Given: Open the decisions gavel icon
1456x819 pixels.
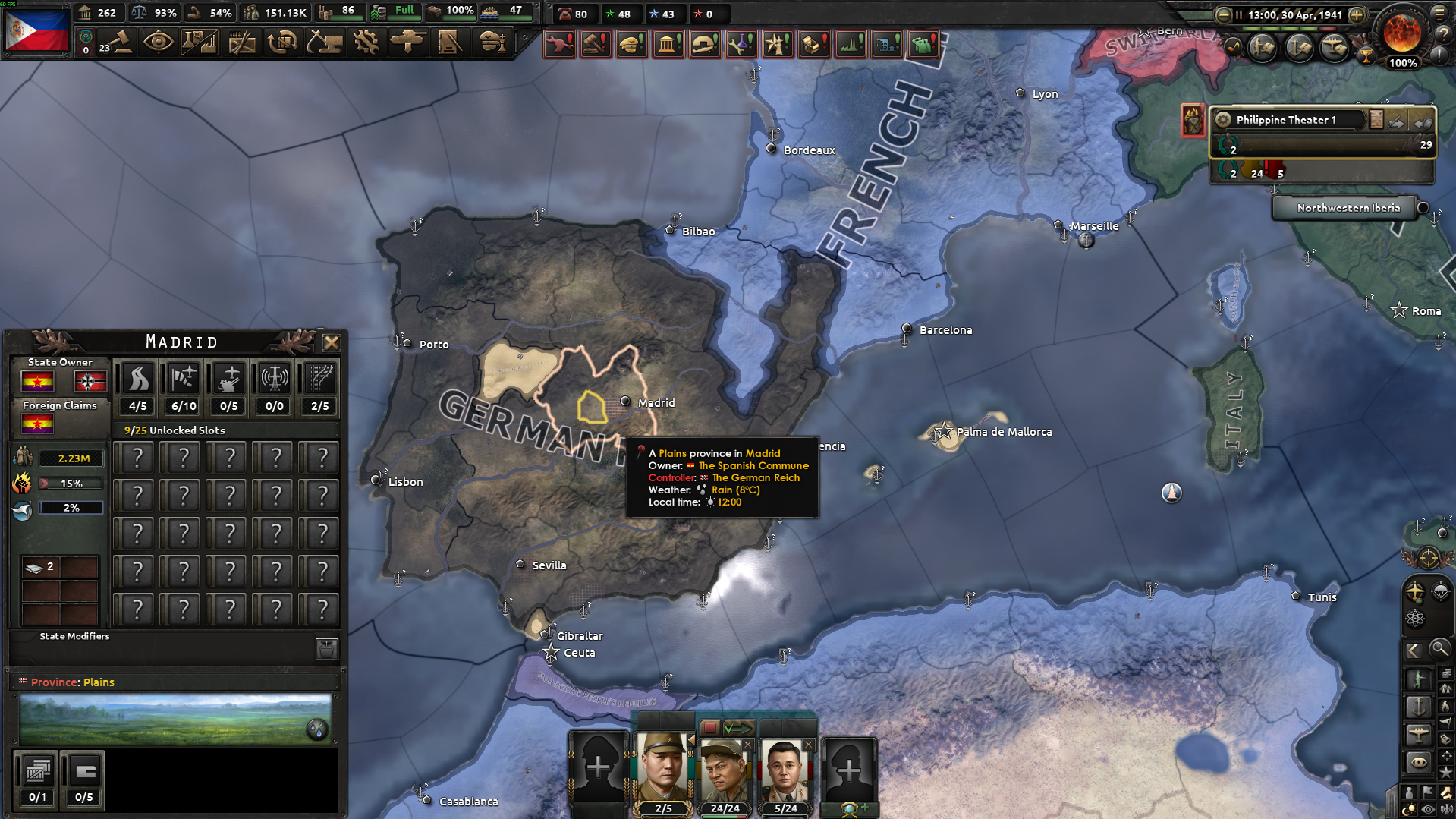Looking at the screenshot, I should click(121, 42).
